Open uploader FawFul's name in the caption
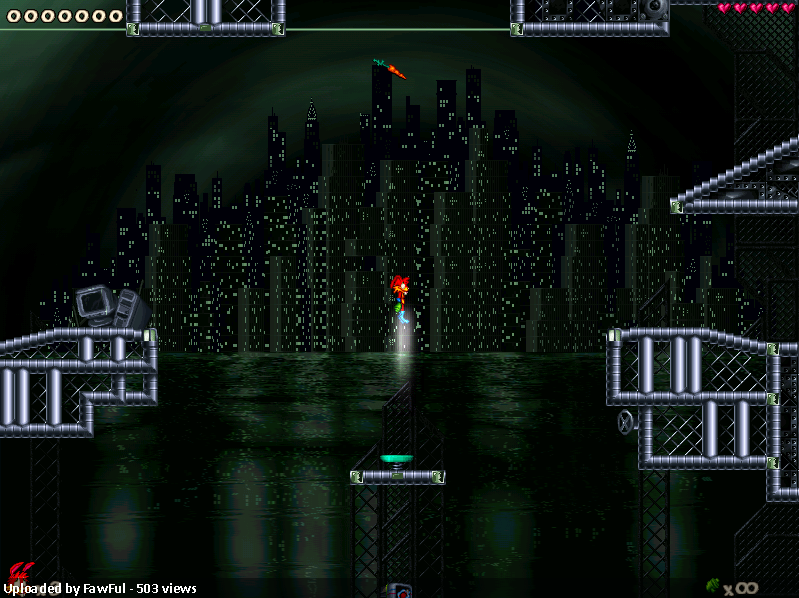This screenshot has width=799, height=598. (x=106, y=589)
